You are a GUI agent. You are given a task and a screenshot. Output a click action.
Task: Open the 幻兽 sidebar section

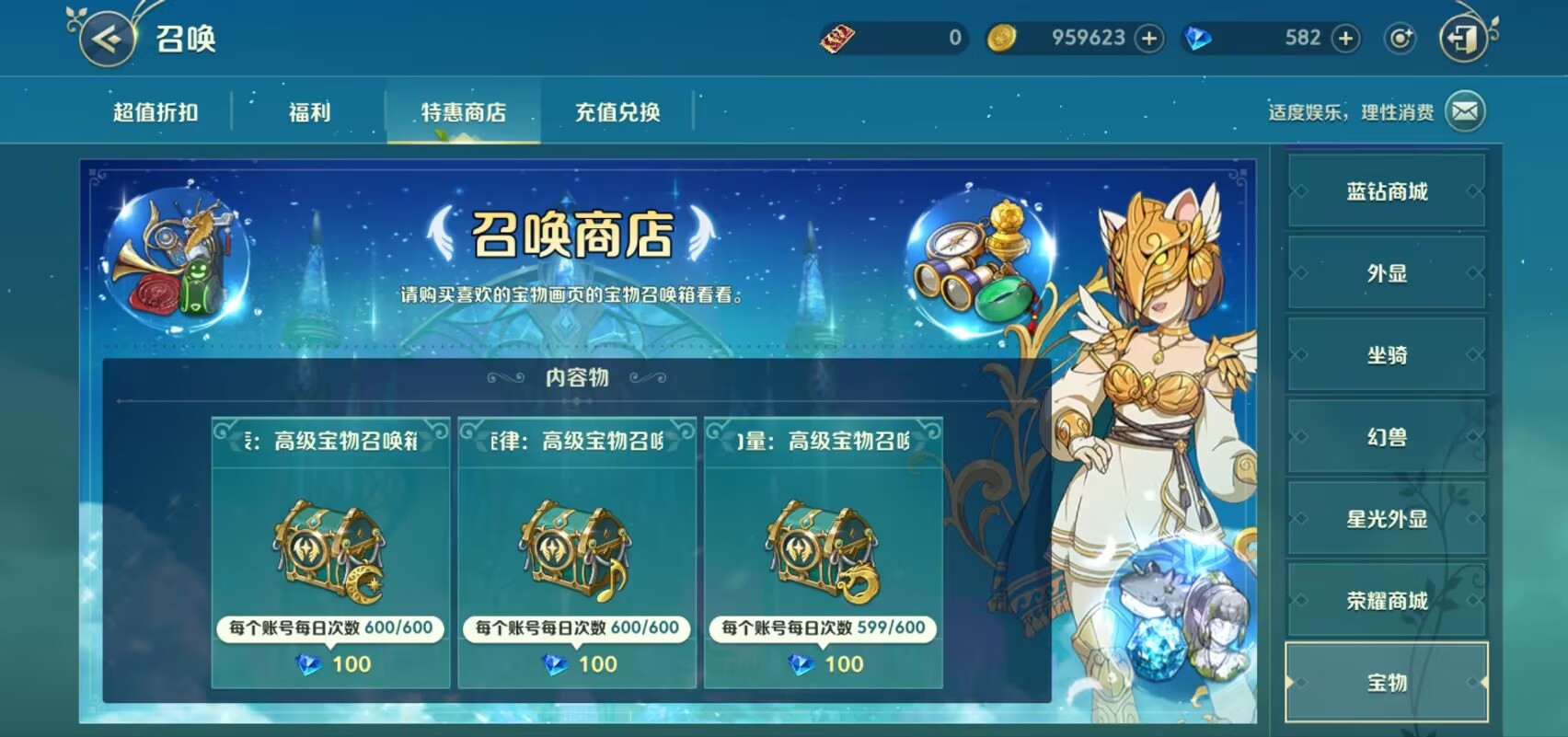(x=1388, y=438)
